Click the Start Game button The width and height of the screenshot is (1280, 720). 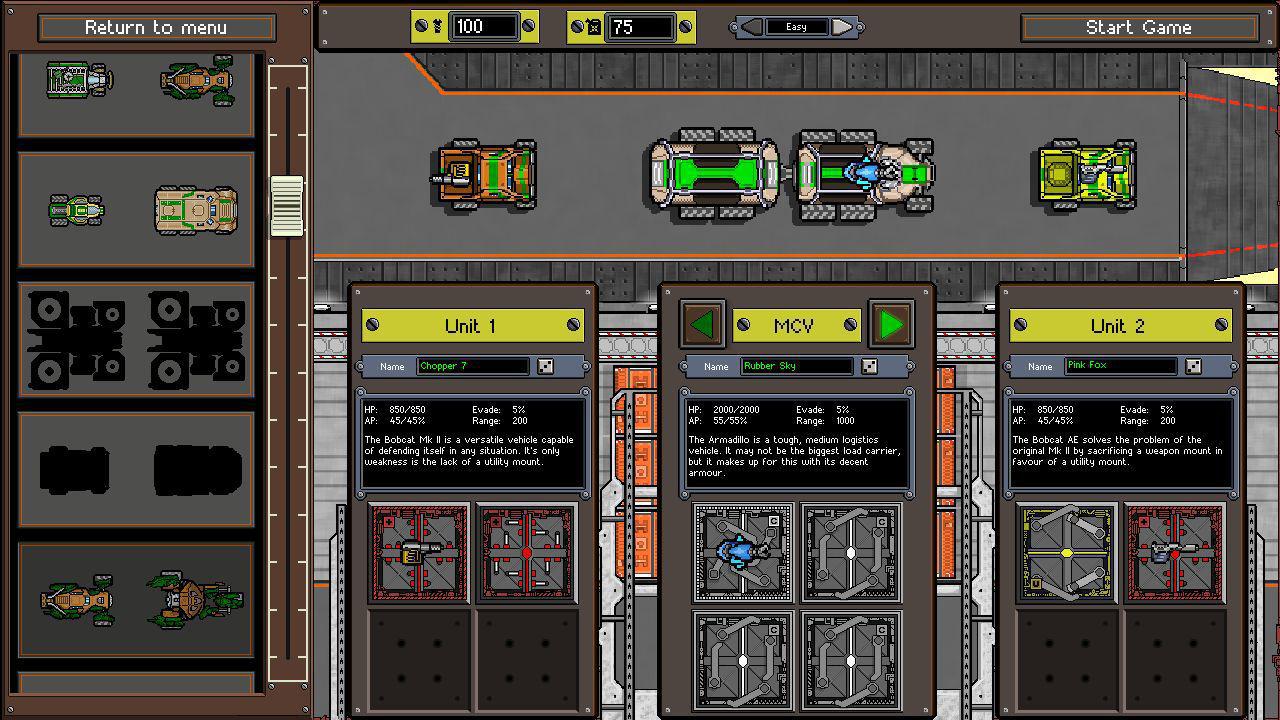click(x=1142, y=27)
